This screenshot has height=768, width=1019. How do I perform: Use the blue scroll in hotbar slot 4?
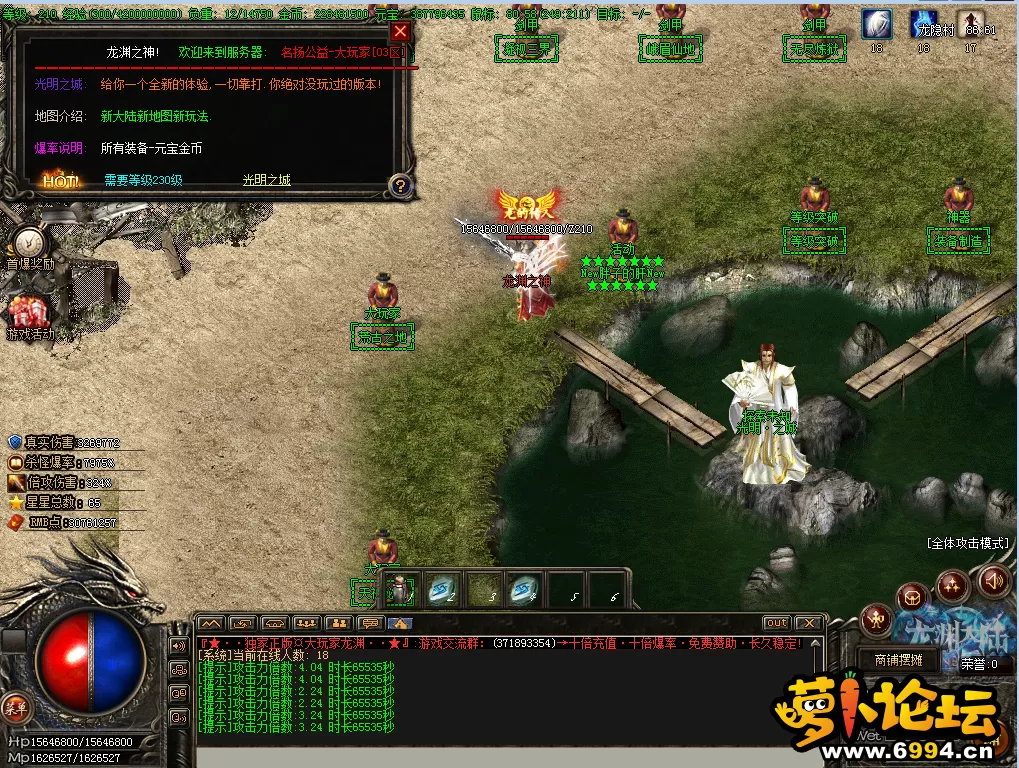pyautogui.click(x=521, y=591)
